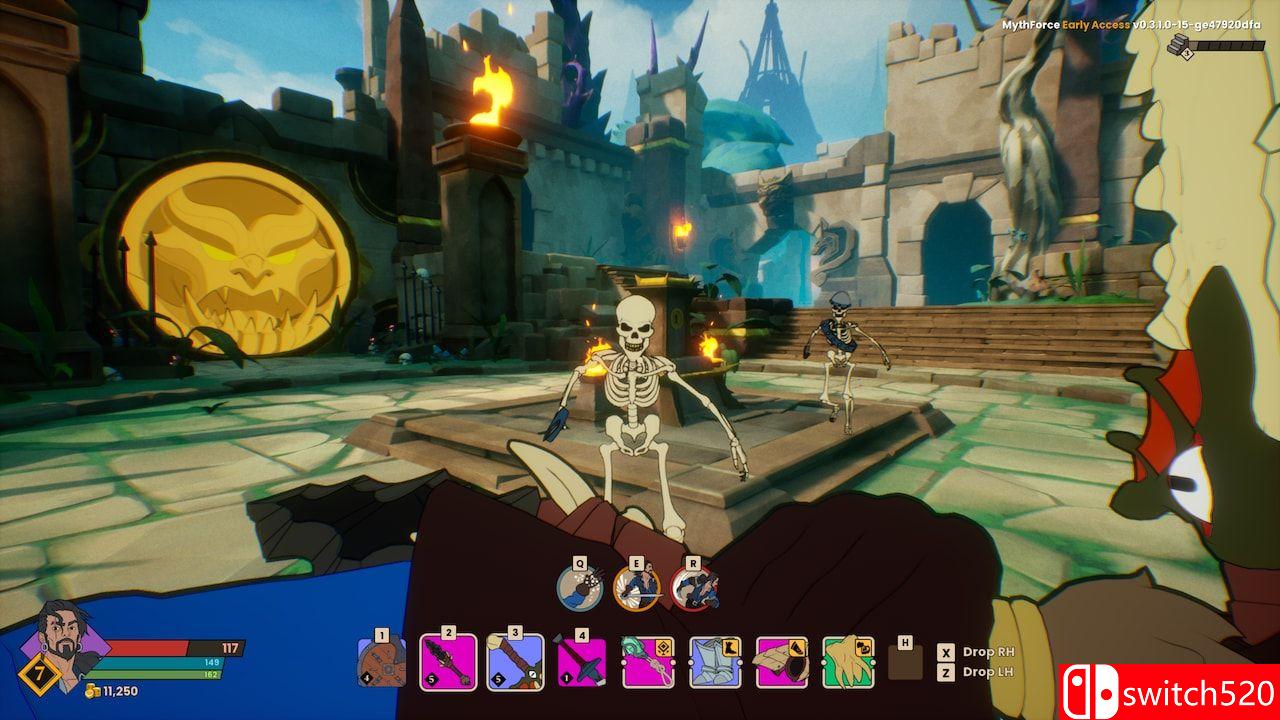Select the tan gloves equipment slot

[x=848, y=662]
